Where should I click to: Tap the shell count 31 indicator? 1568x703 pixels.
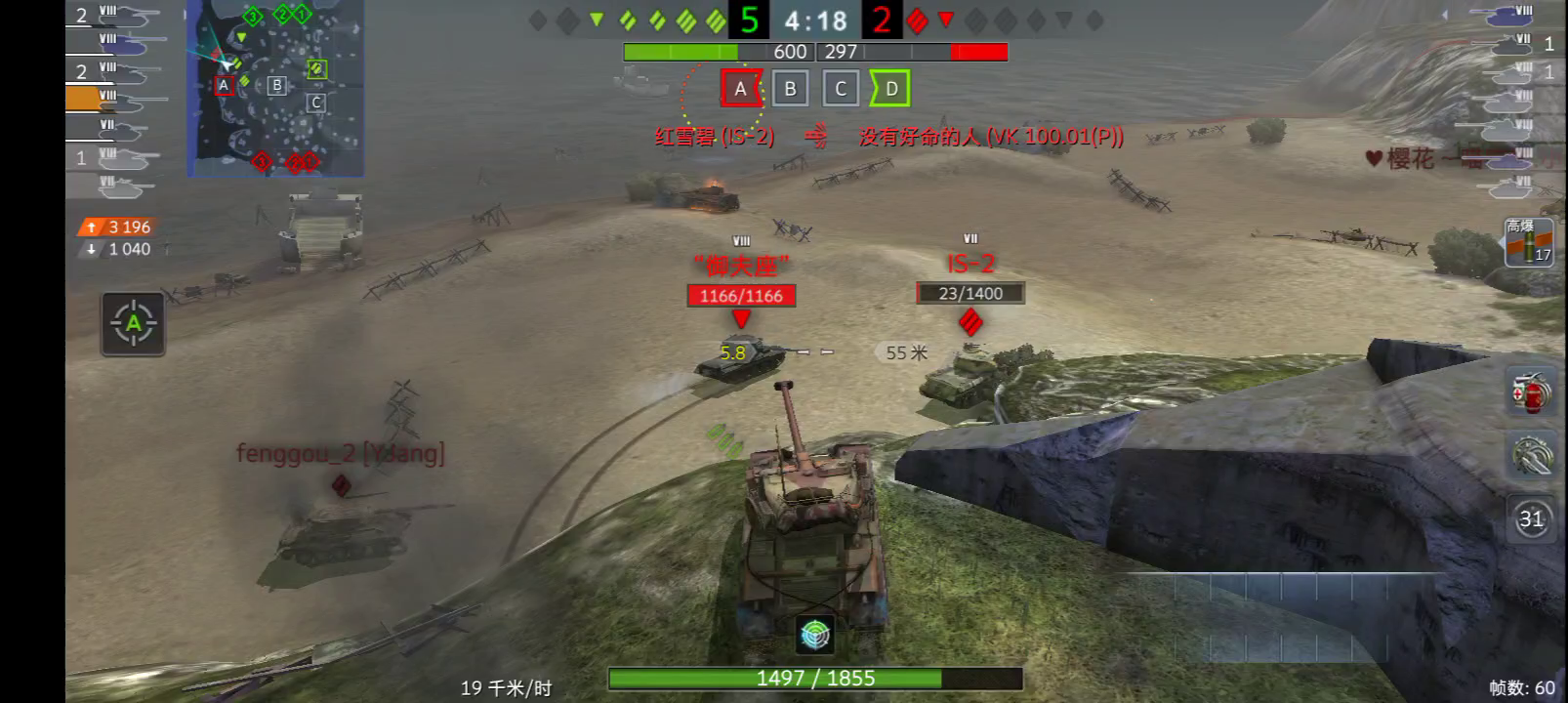1533,520
